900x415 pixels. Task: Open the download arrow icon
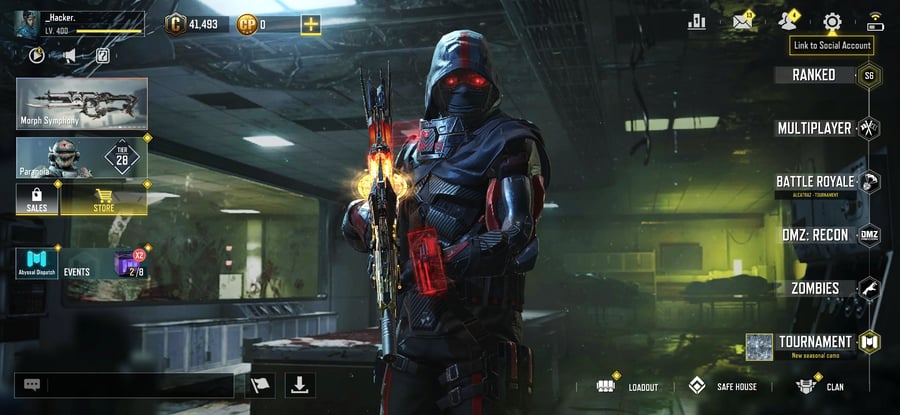point(300,385)
